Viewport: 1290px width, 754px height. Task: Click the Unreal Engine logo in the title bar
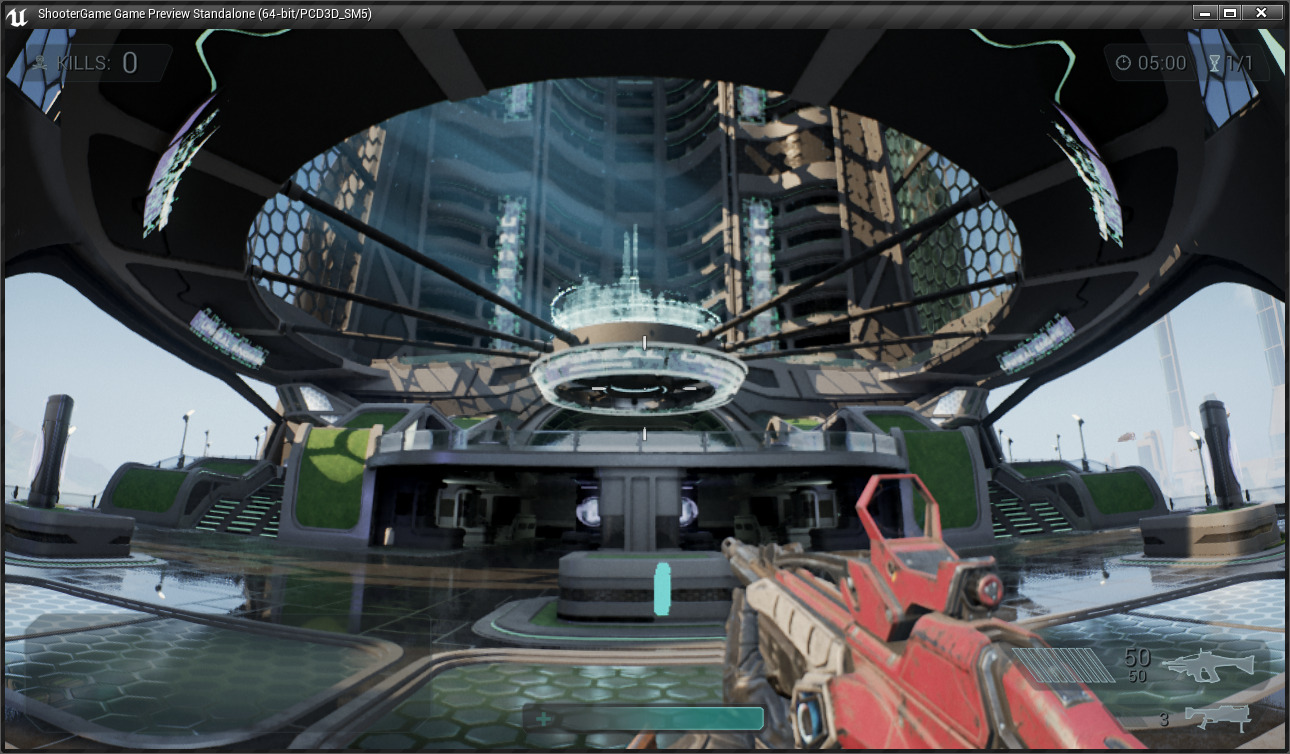pyautogui.click(x=16, y=13)
